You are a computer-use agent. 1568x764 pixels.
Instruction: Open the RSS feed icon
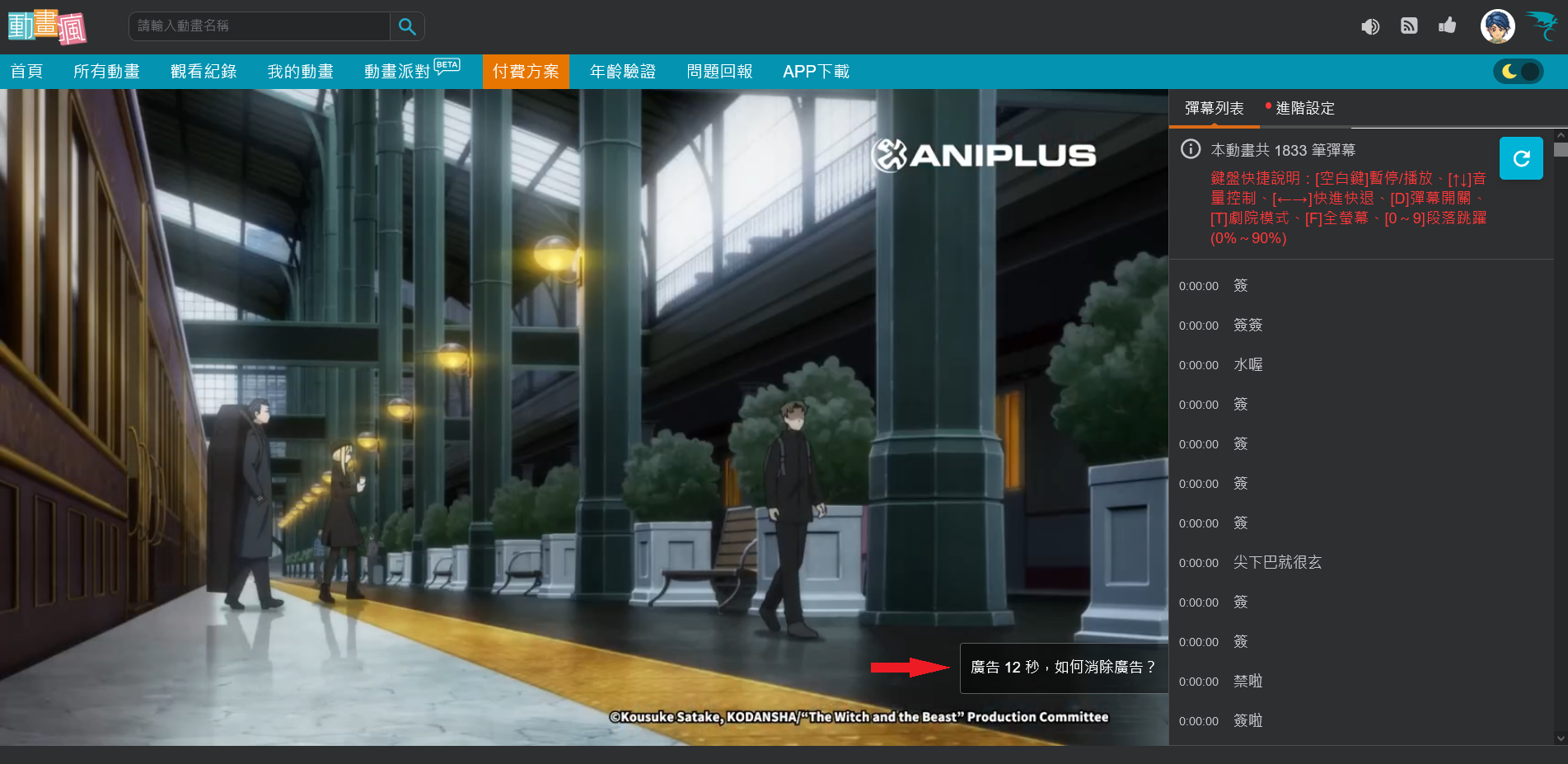coord(1409,26)
